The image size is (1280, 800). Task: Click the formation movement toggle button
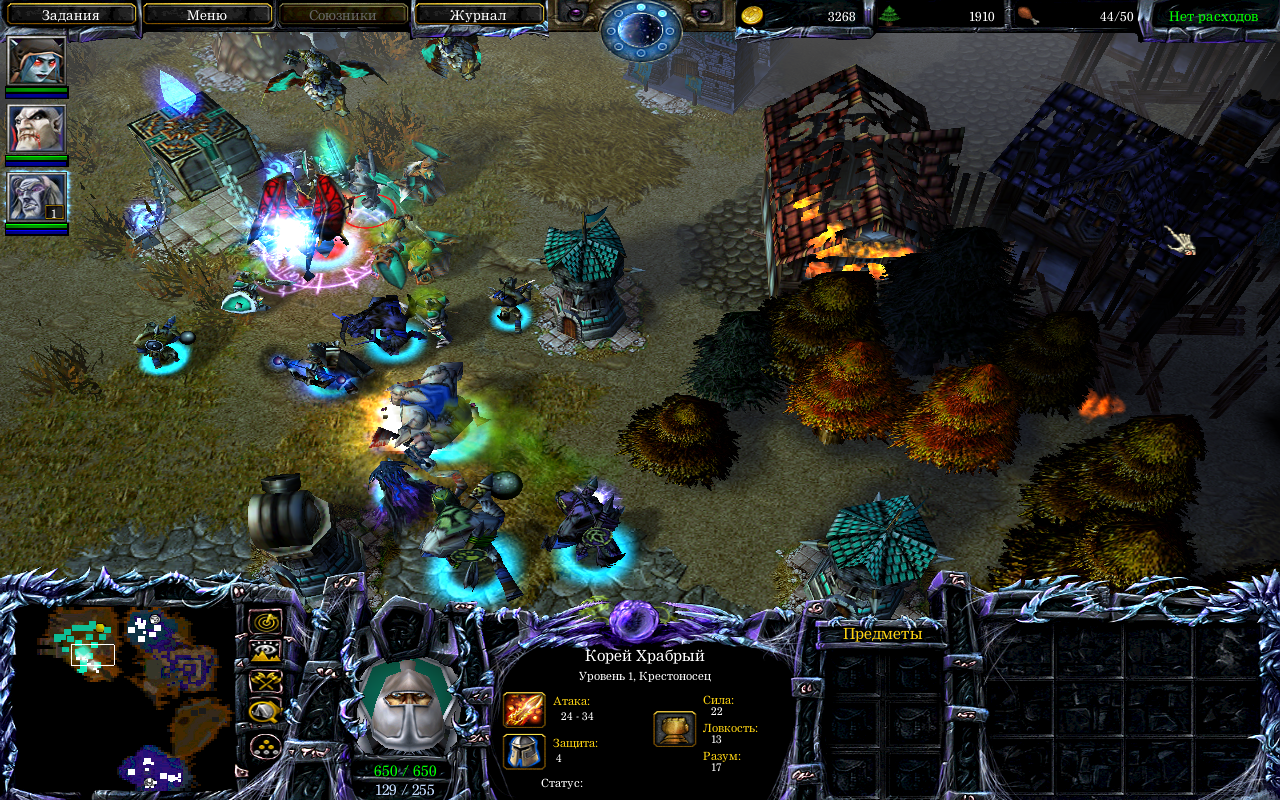click(265, 744)
